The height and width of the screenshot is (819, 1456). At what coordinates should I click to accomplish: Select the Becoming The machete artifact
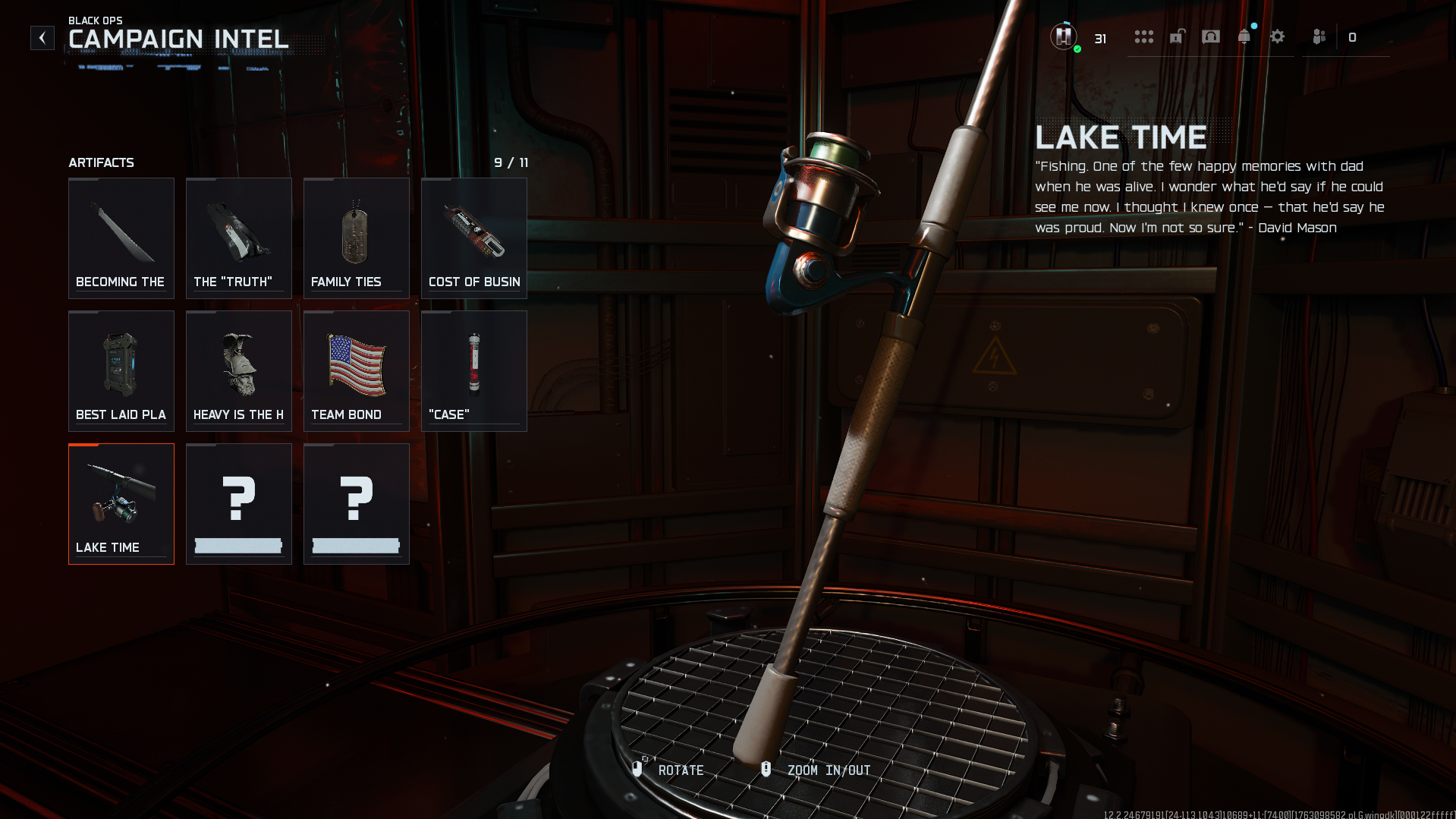(121, 238)
